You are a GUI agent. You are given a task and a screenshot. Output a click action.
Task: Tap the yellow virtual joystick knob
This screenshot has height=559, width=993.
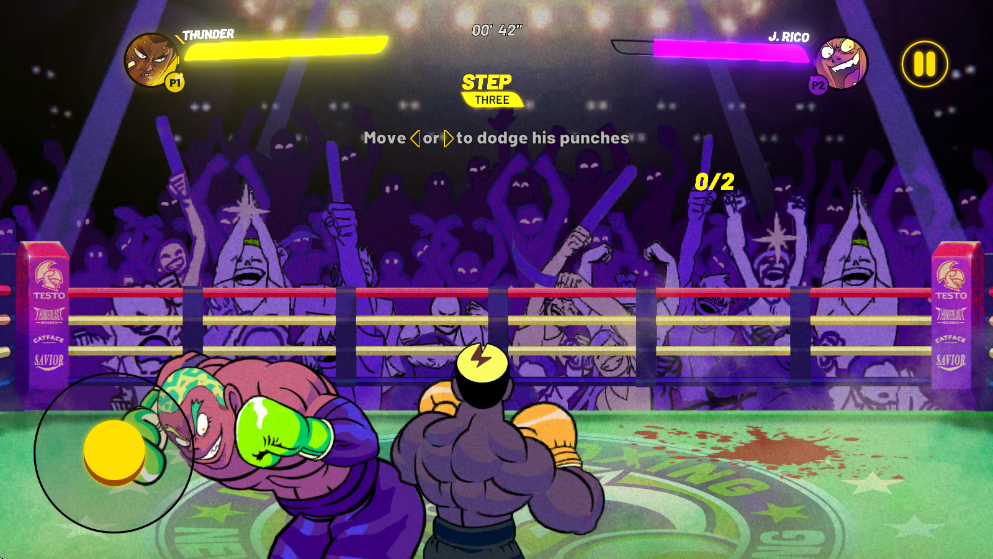coord(114,452)
